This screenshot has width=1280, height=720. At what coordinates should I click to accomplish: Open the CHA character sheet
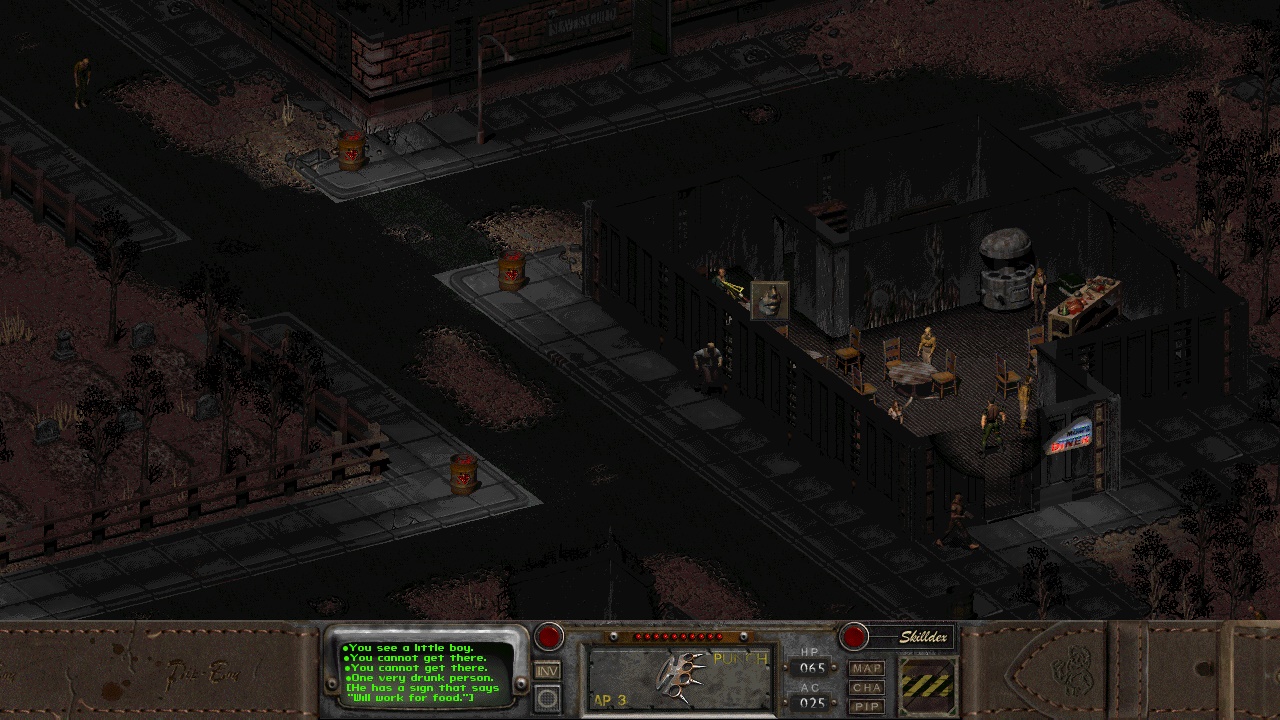coord(866,687)
